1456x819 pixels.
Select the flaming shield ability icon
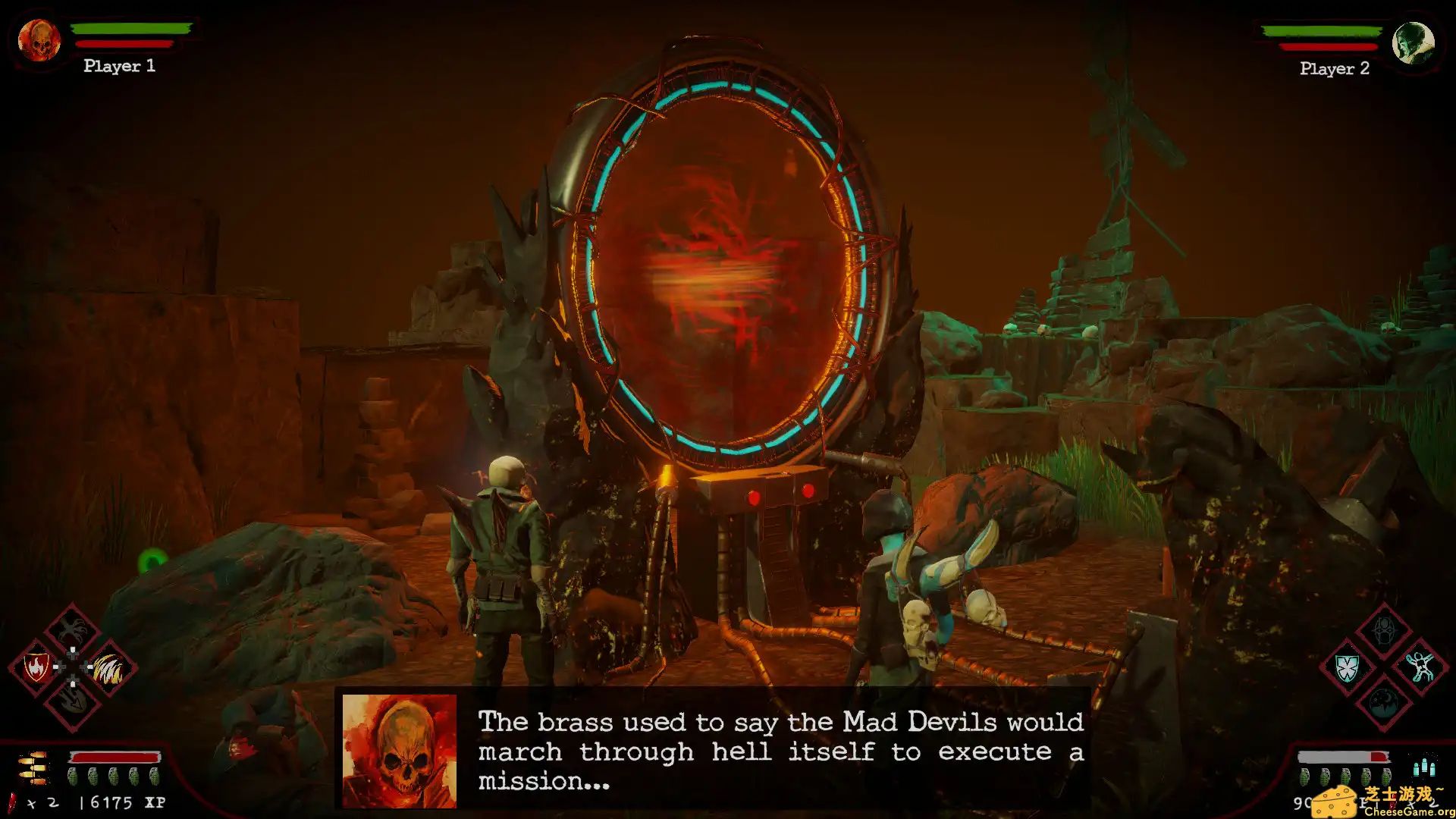36,667
